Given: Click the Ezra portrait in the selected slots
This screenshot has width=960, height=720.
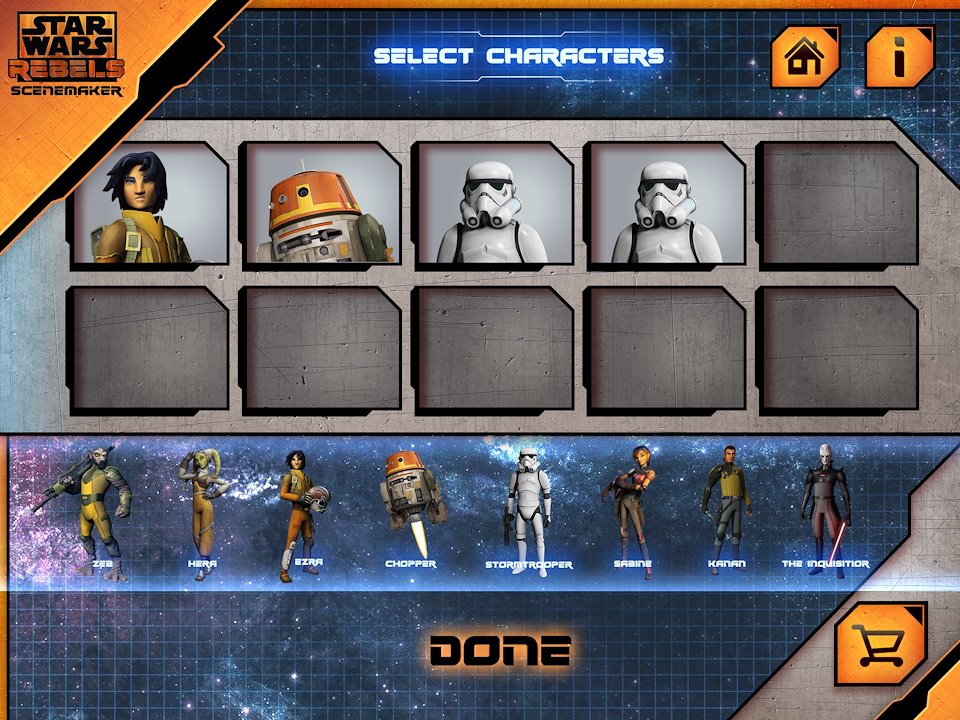Looking at the screenshot, I should pyautogui.click(x=148, y=204).
